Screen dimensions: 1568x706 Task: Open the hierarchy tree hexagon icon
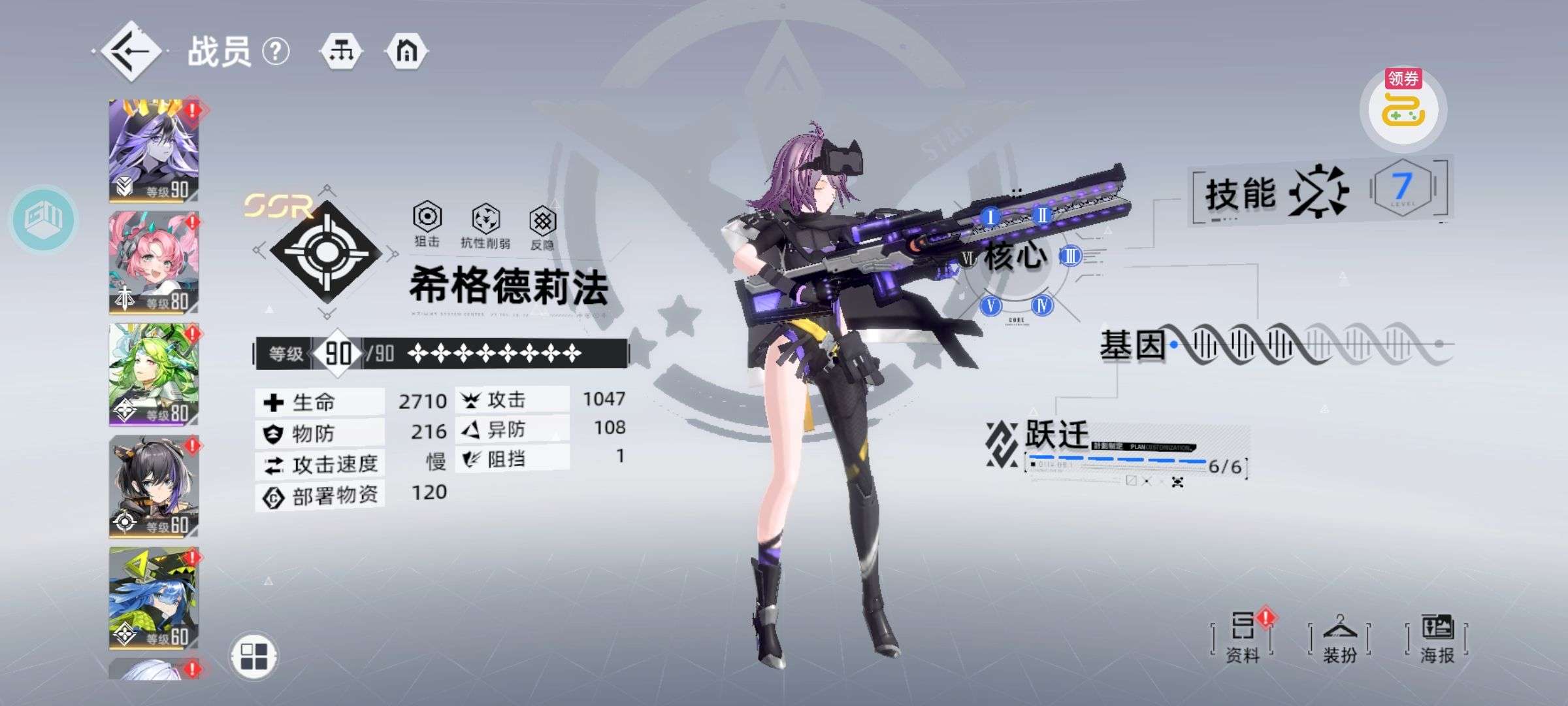pyautogui.click(x=342, y=51)
